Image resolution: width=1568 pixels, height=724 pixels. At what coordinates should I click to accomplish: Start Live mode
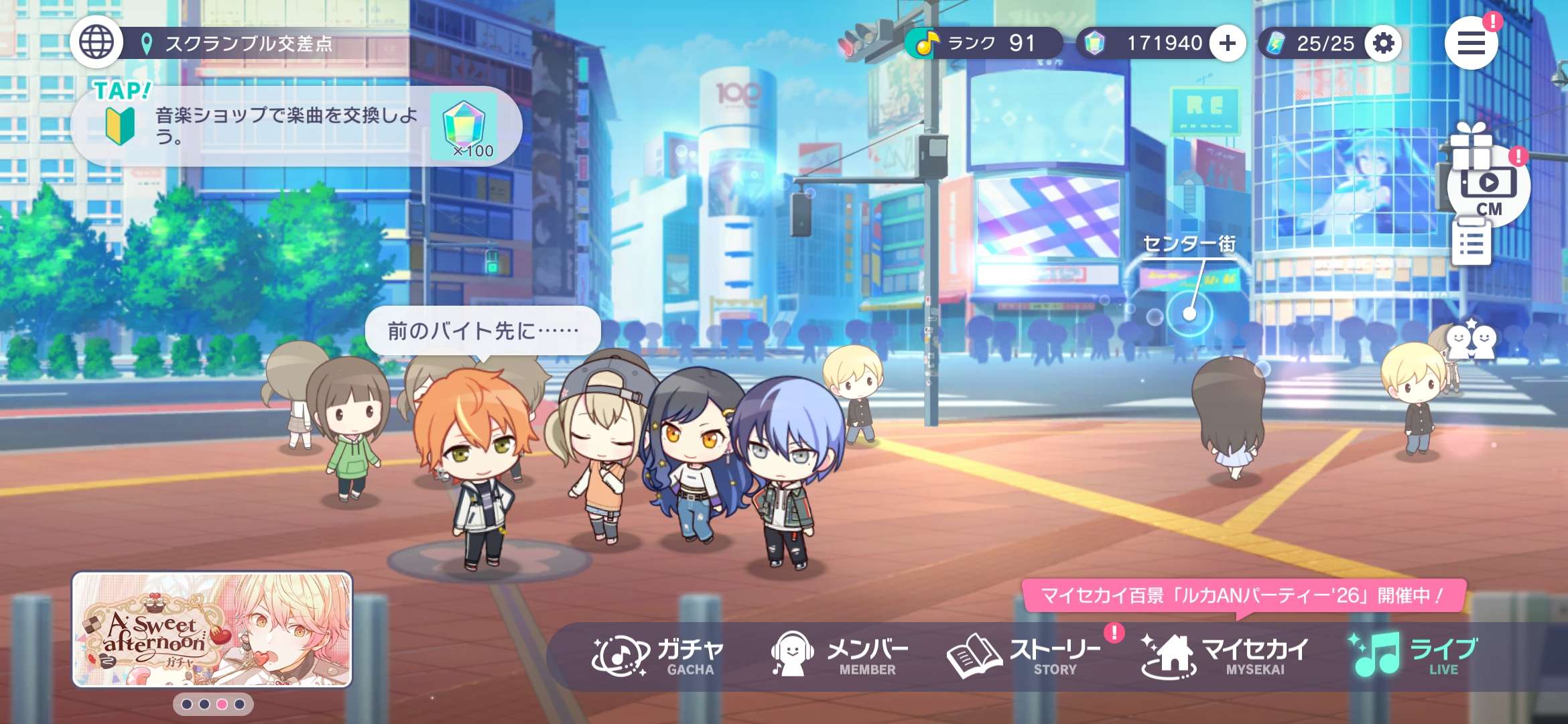[1414, 656]
